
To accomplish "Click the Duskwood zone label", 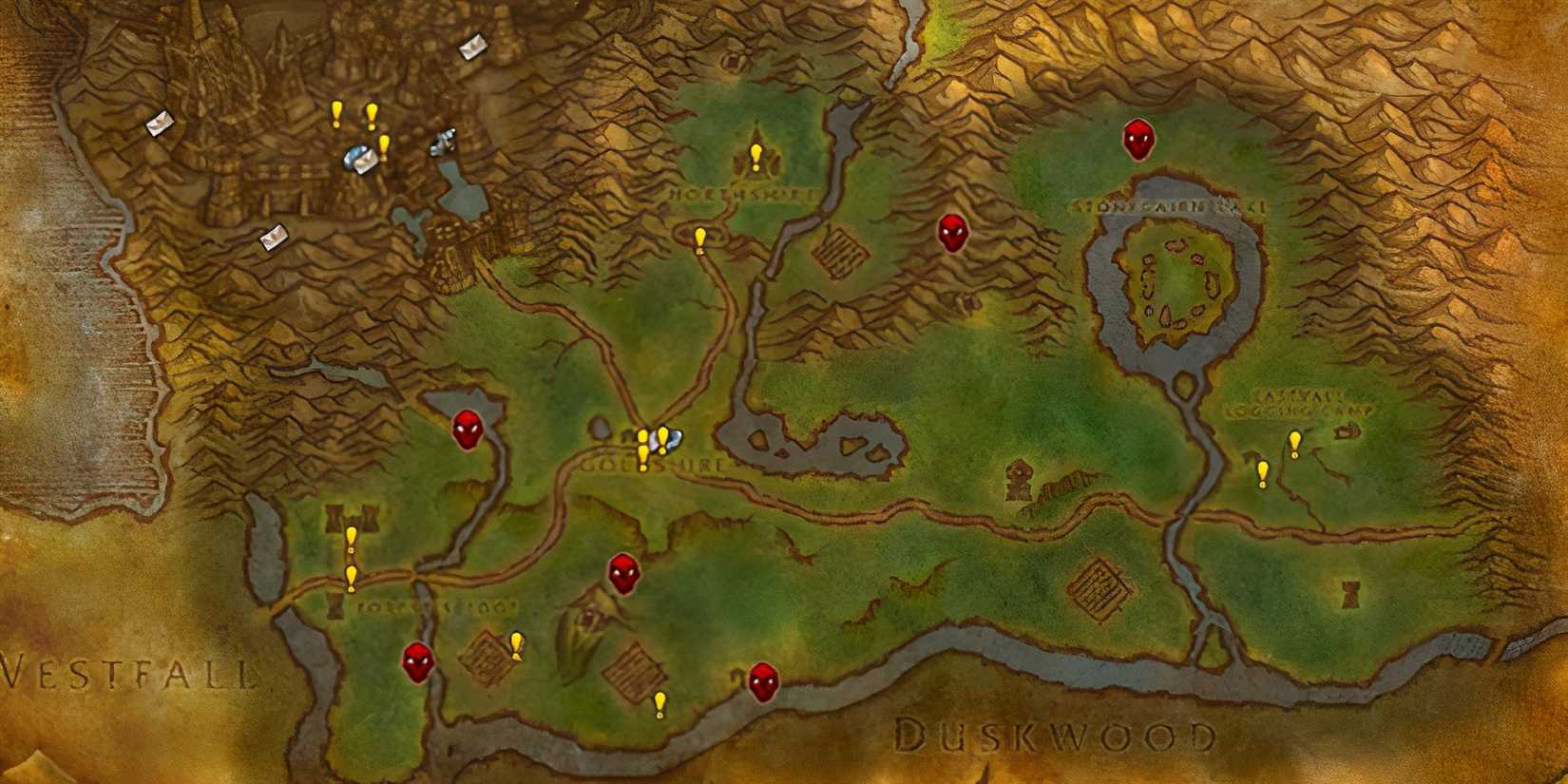I will coord(1057,734).
